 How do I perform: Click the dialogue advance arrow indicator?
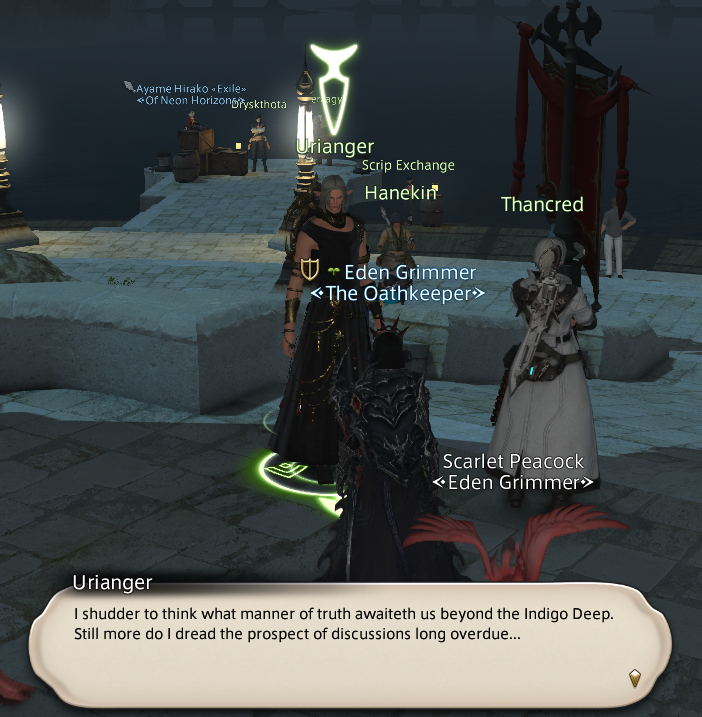click(x=634, y=679)
